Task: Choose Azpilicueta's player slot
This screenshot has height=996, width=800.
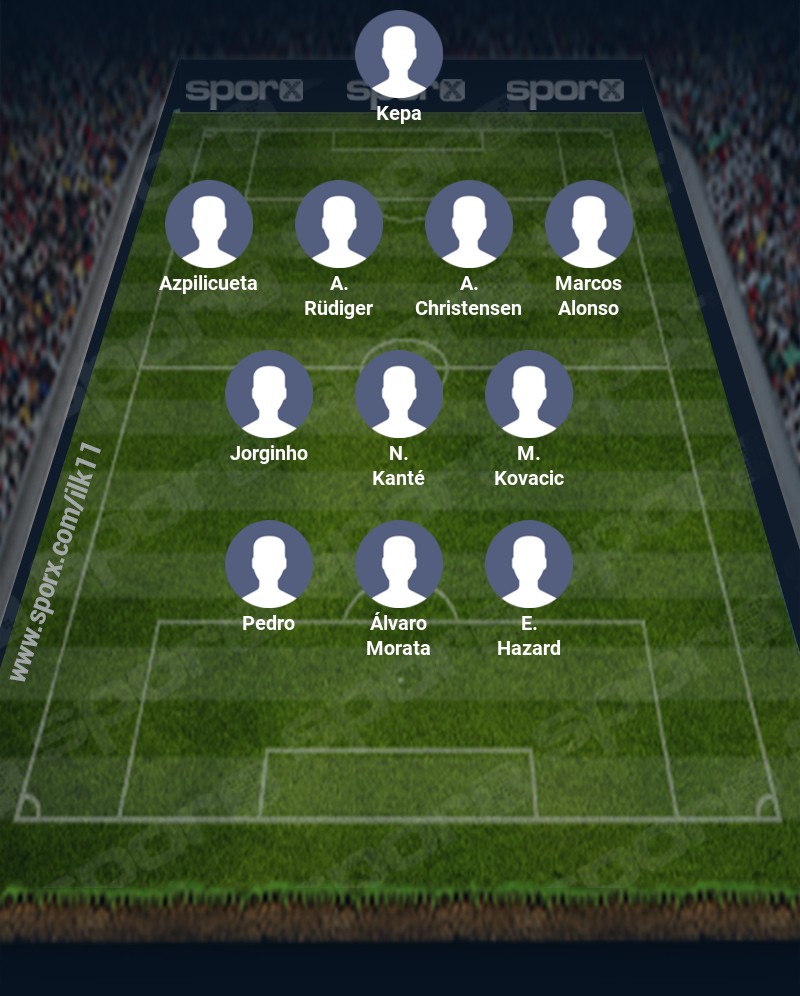Action: (209, 224)
